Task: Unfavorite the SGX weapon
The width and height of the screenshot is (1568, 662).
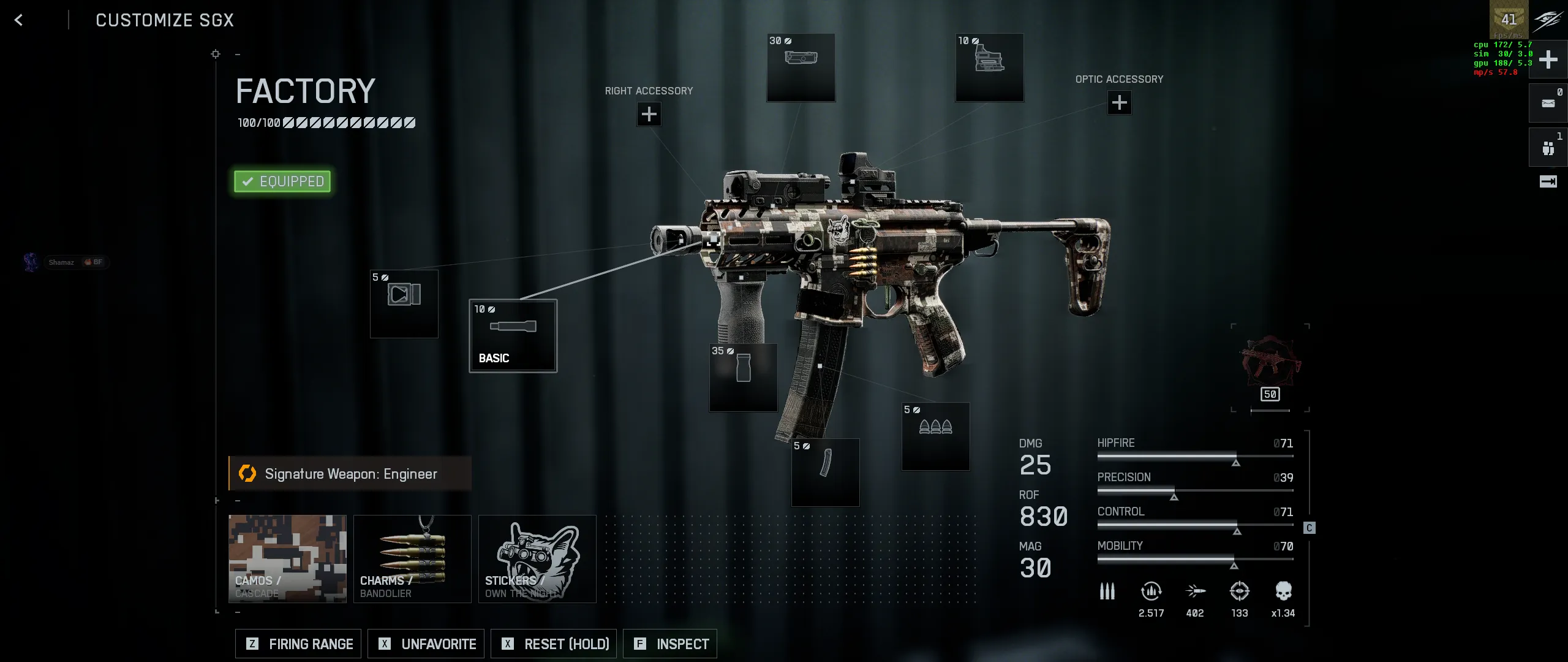Action: (425, 644)
